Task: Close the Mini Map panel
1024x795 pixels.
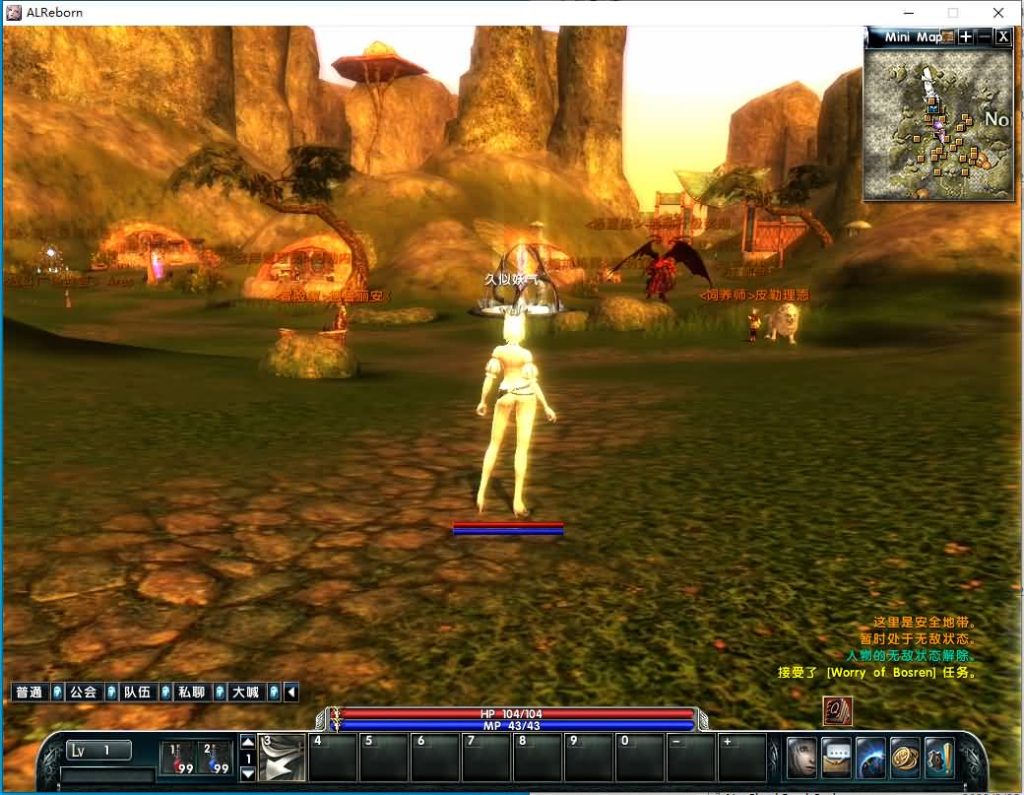Action: (1003, 37)
